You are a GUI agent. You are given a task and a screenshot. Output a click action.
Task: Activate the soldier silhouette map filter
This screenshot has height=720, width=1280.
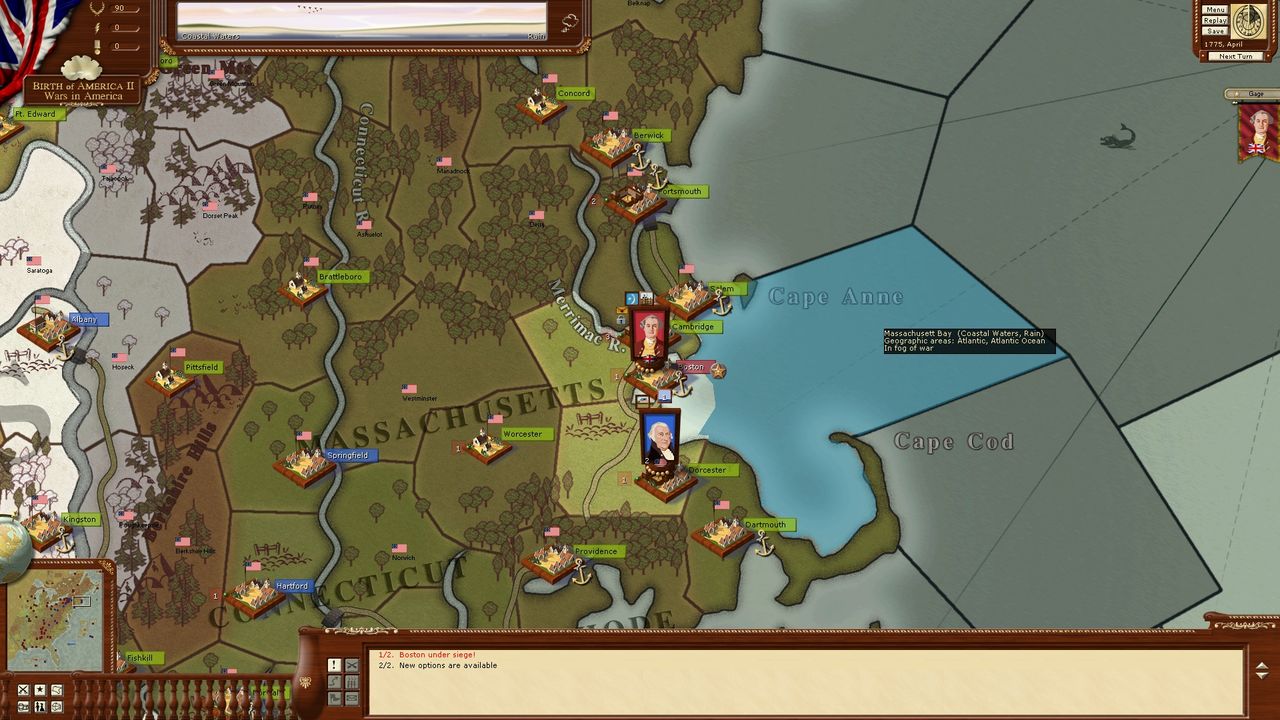tap(40, 707)
